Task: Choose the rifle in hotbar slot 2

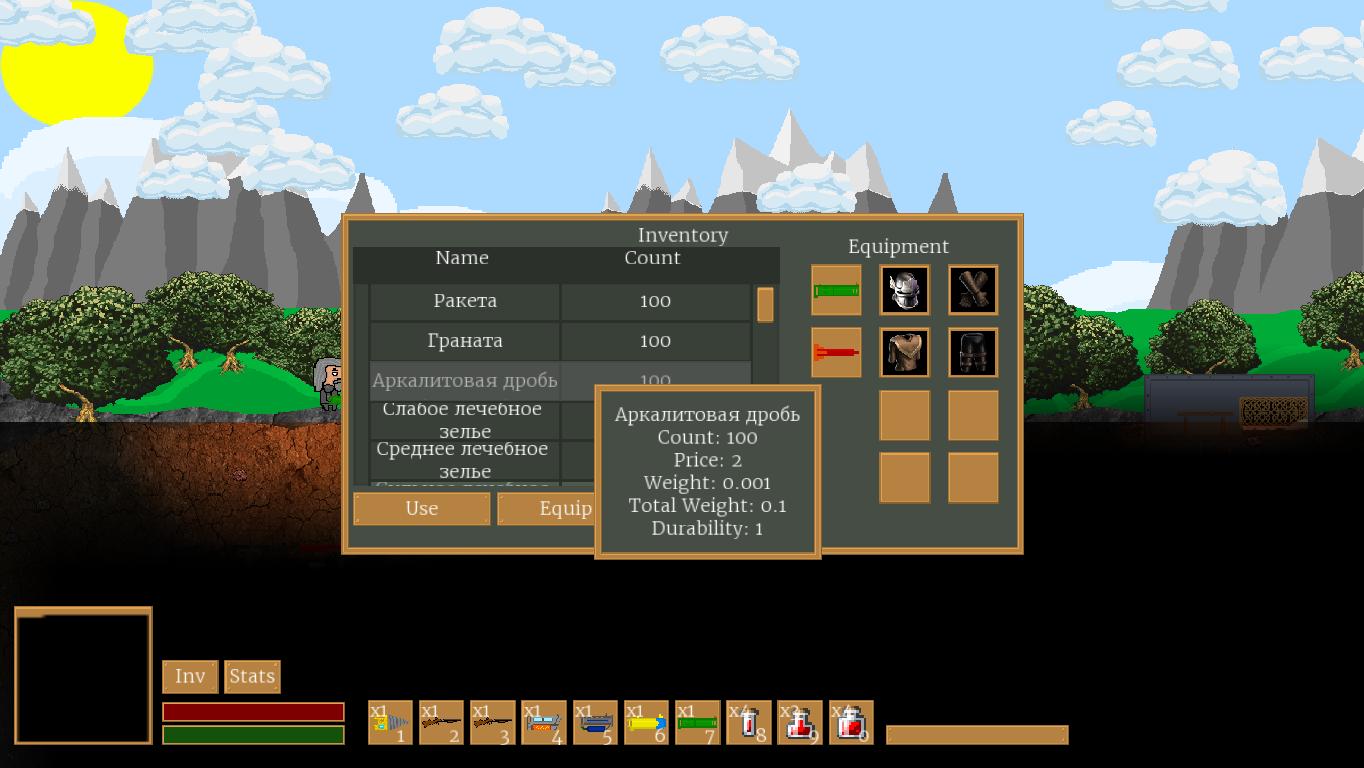Action: pyautogui.click(x=441, y=722)
